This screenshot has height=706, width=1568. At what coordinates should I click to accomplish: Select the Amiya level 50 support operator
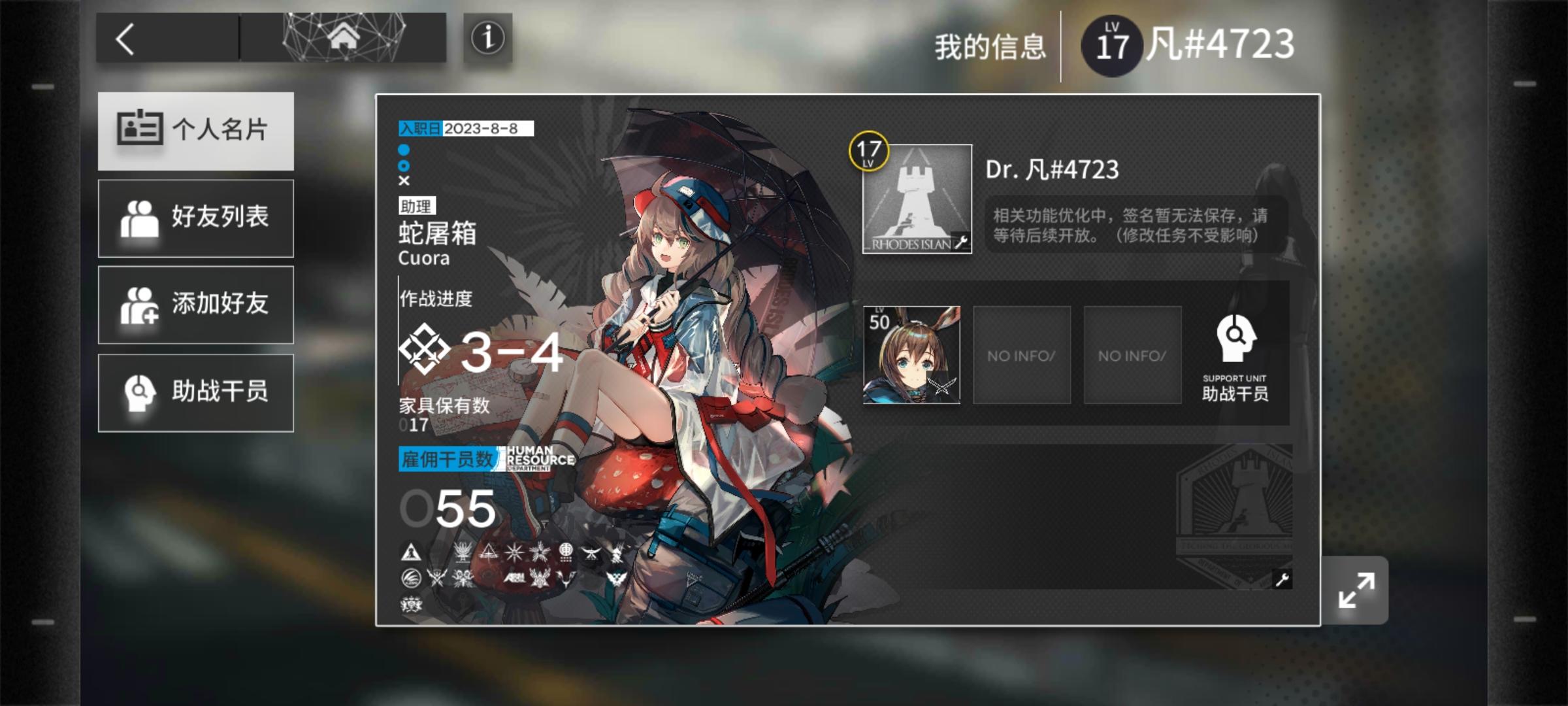coord(913,356)
